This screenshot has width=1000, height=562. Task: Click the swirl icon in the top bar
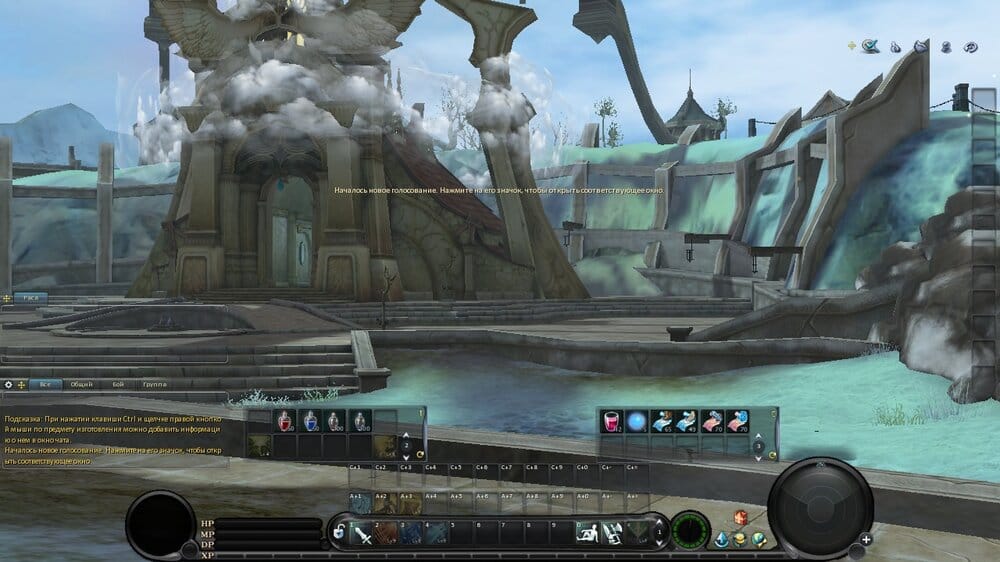pos(969,46)
